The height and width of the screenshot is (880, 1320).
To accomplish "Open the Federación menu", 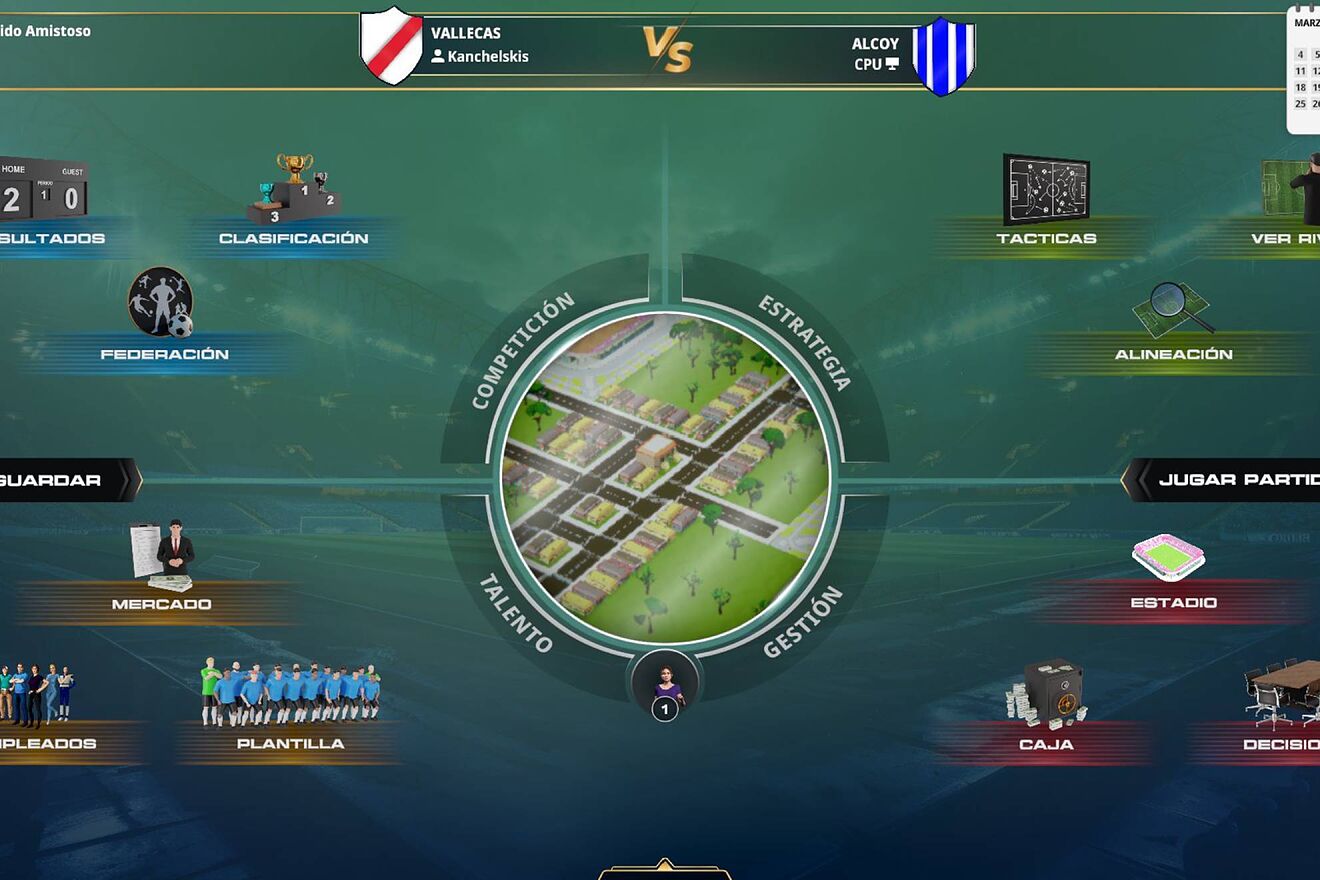I will (x=164, y=353).
